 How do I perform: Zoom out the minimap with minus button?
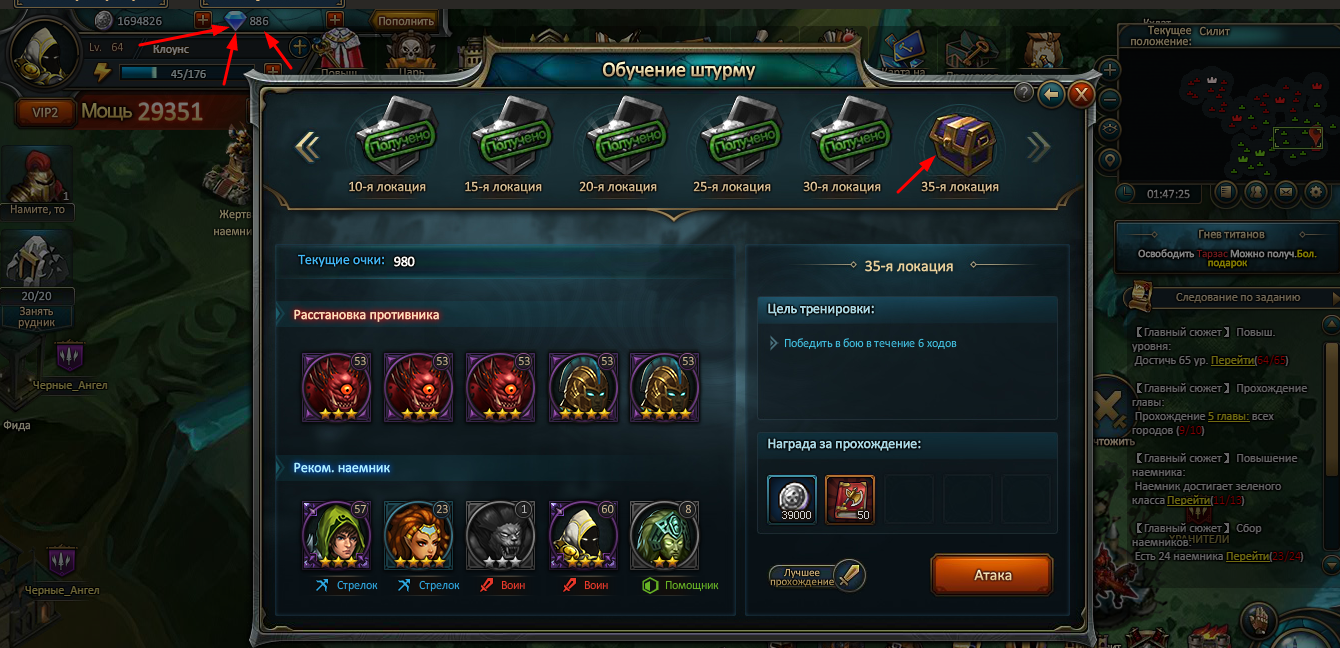coord(1108,99)
